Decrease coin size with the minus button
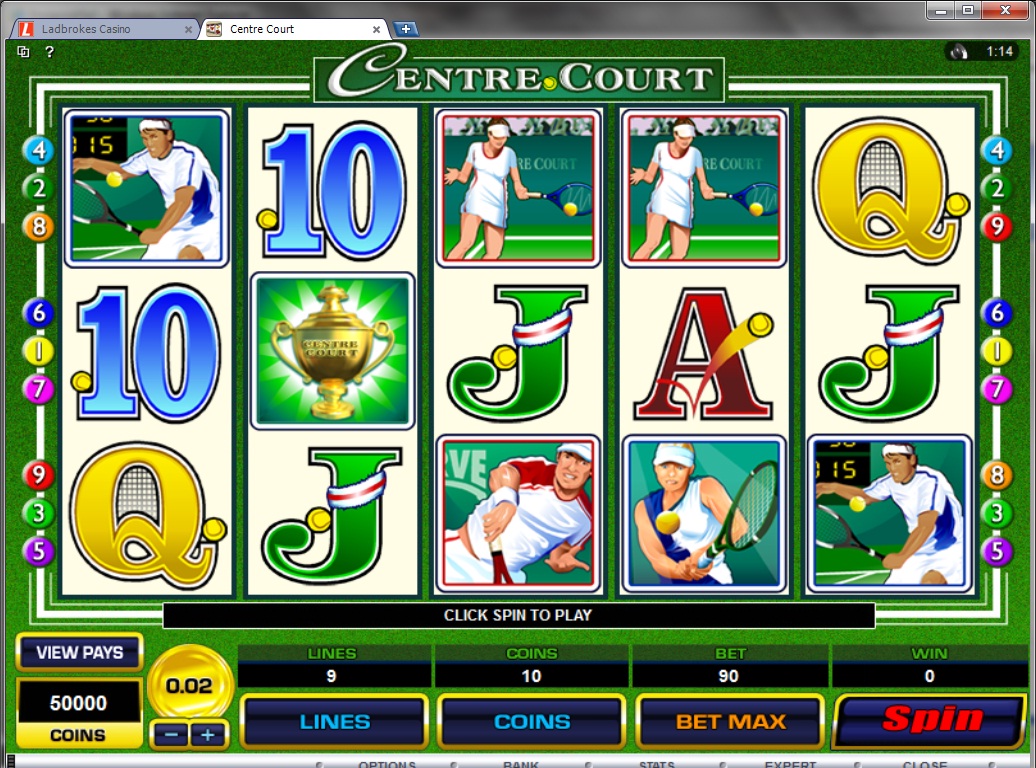Image resolution: width=1036 pixels, height=768 pixels. click(172, 735)
